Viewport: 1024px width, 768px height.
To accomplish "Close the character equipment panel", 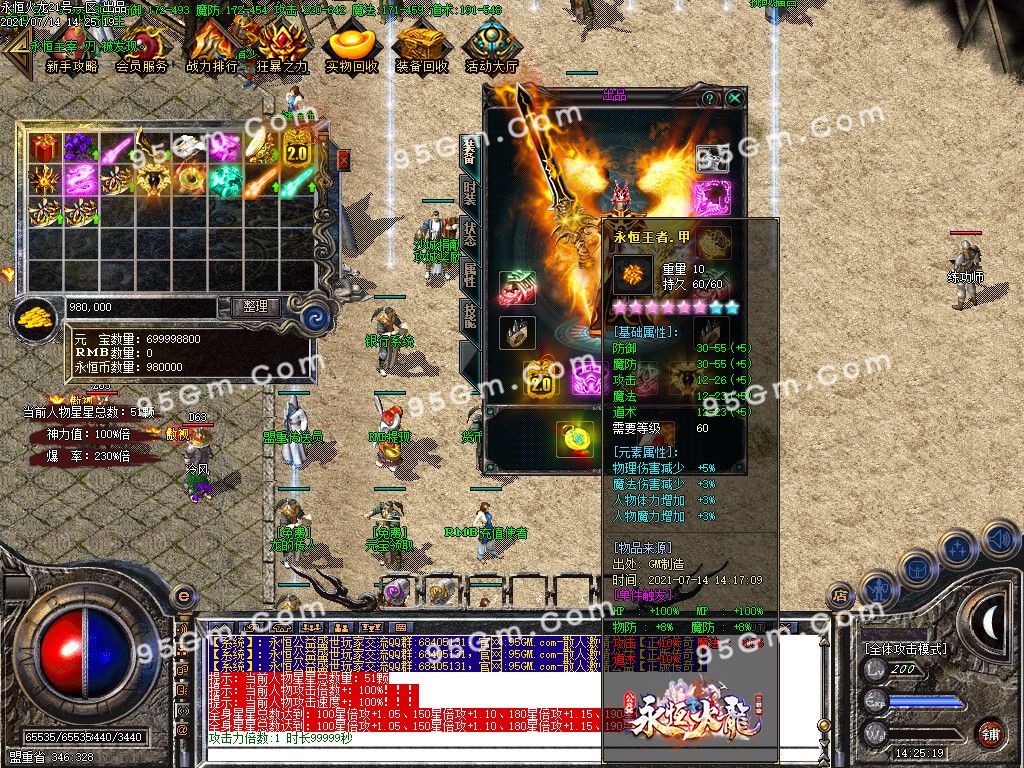I will tap(735, 99).
